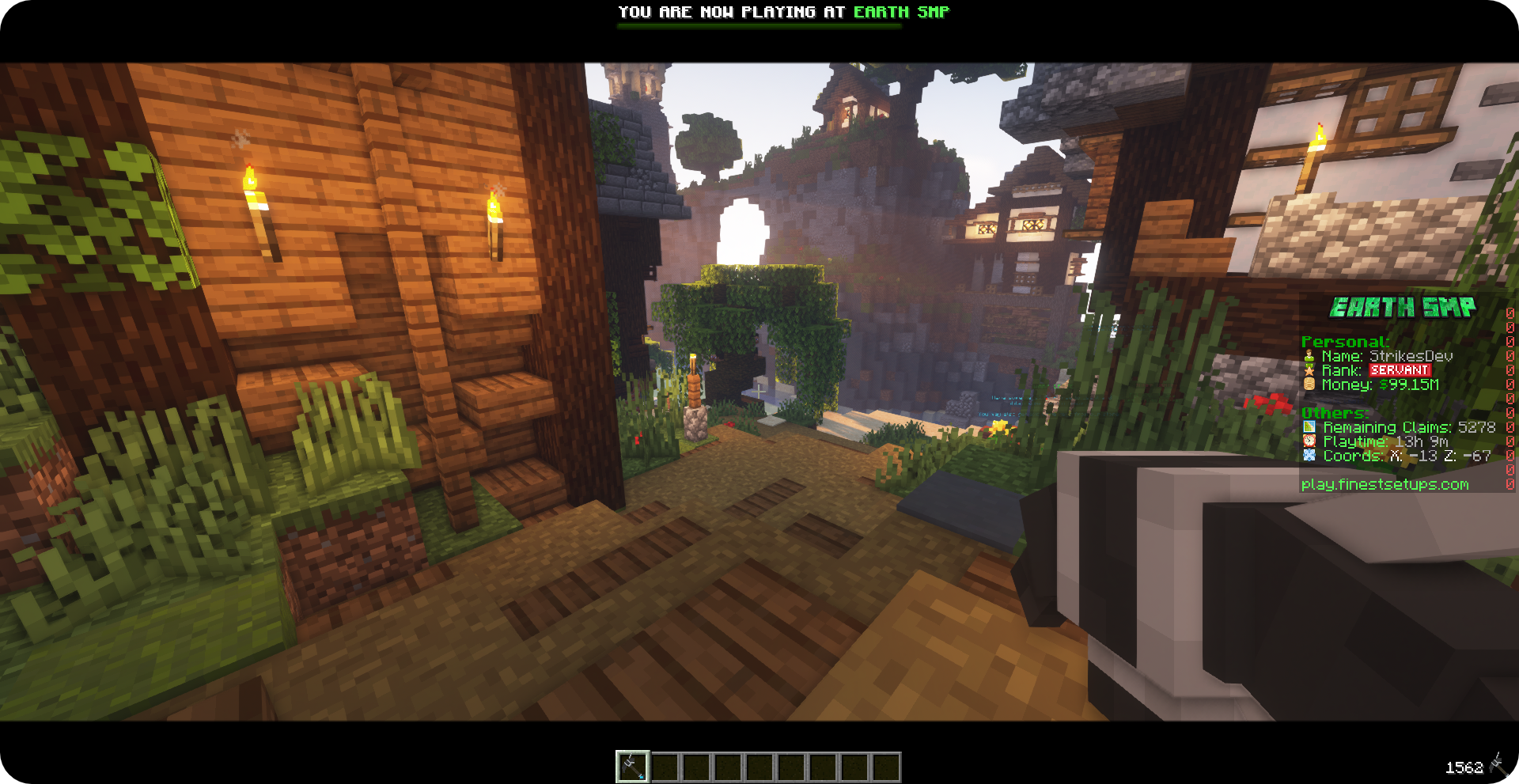Screen dimensions: 1519x784
Task: Click the crosshair at screen center
Action: 759,392
